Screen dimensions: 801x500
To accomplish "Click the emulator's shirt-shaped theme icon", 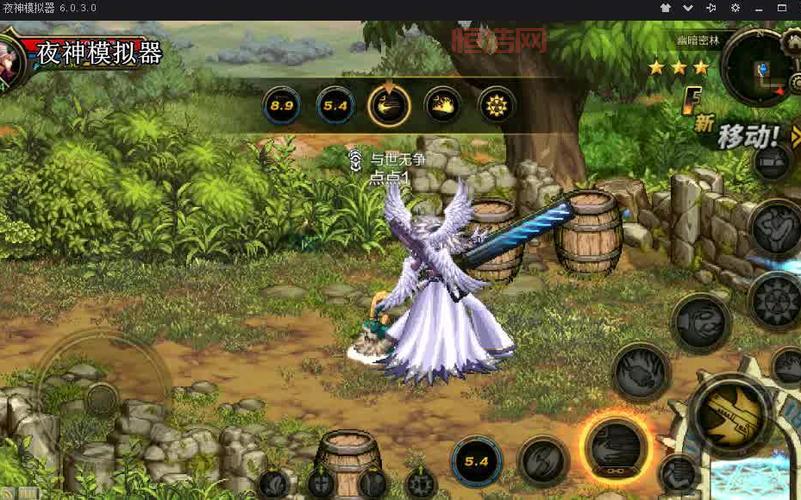I will pyautogui.click(x=665, y=8).
